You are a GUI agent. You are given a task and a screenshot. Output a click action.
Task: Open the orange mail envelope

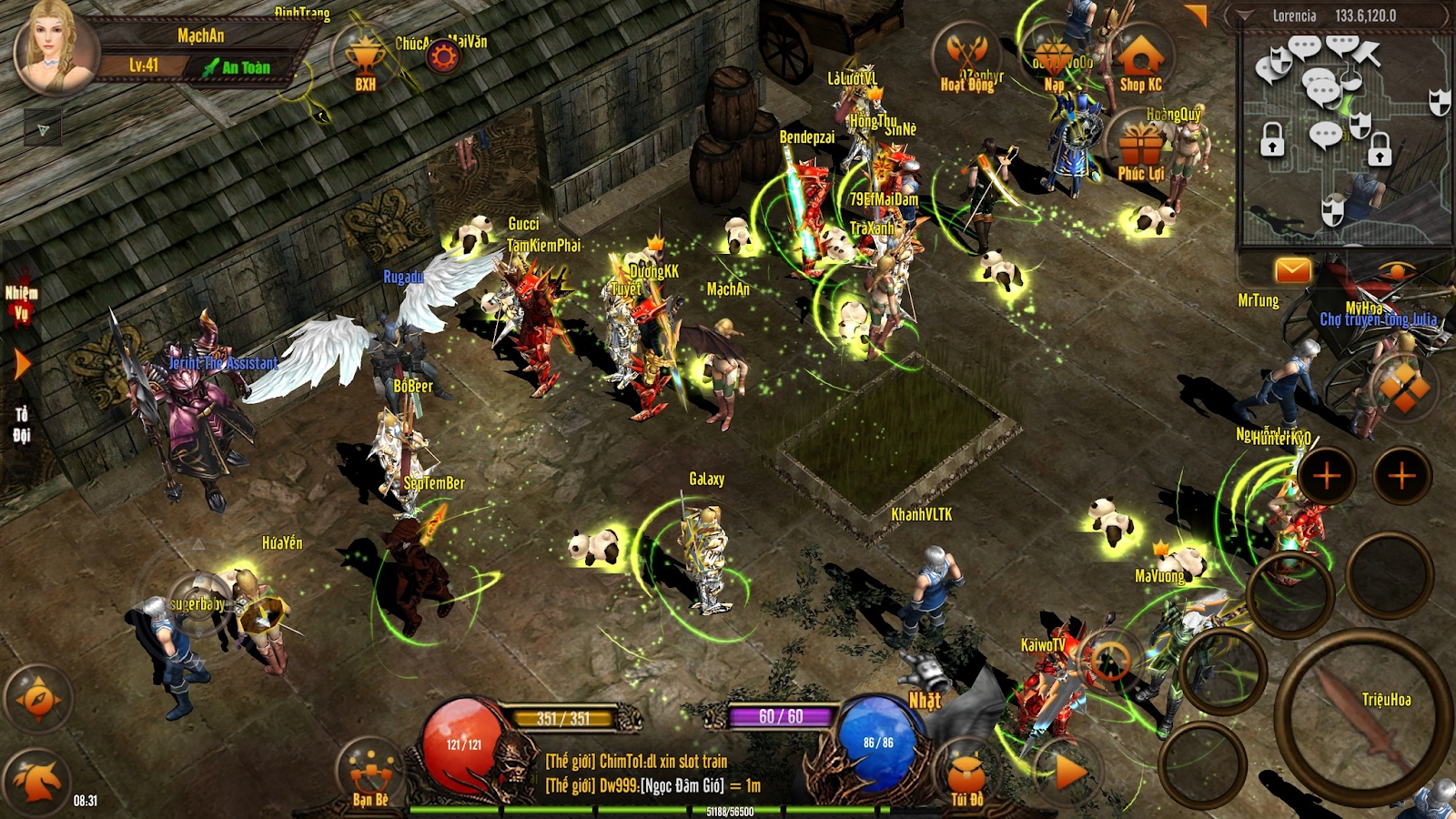(1292, 270)
